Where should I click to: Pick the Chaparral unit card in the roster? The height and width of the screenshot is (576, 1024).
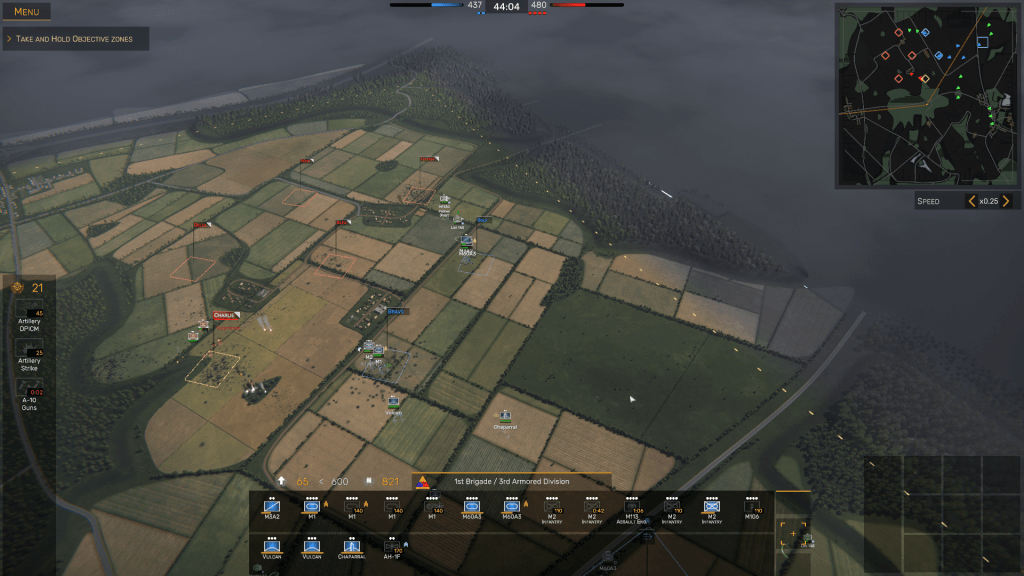click(351, 548)
